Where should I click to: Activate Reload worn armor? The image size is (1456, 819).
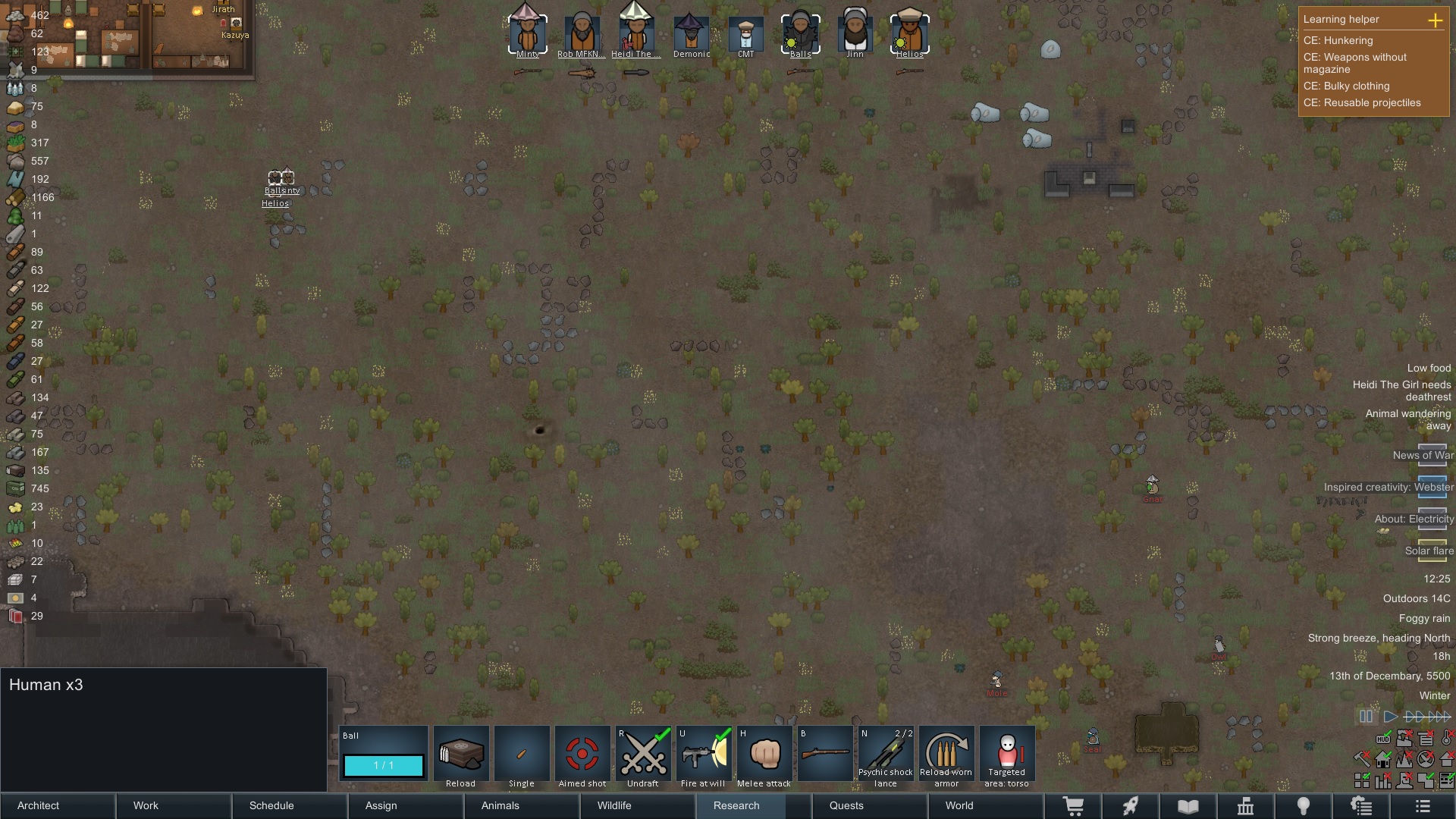pyautogui.click(x=946, y=755)
